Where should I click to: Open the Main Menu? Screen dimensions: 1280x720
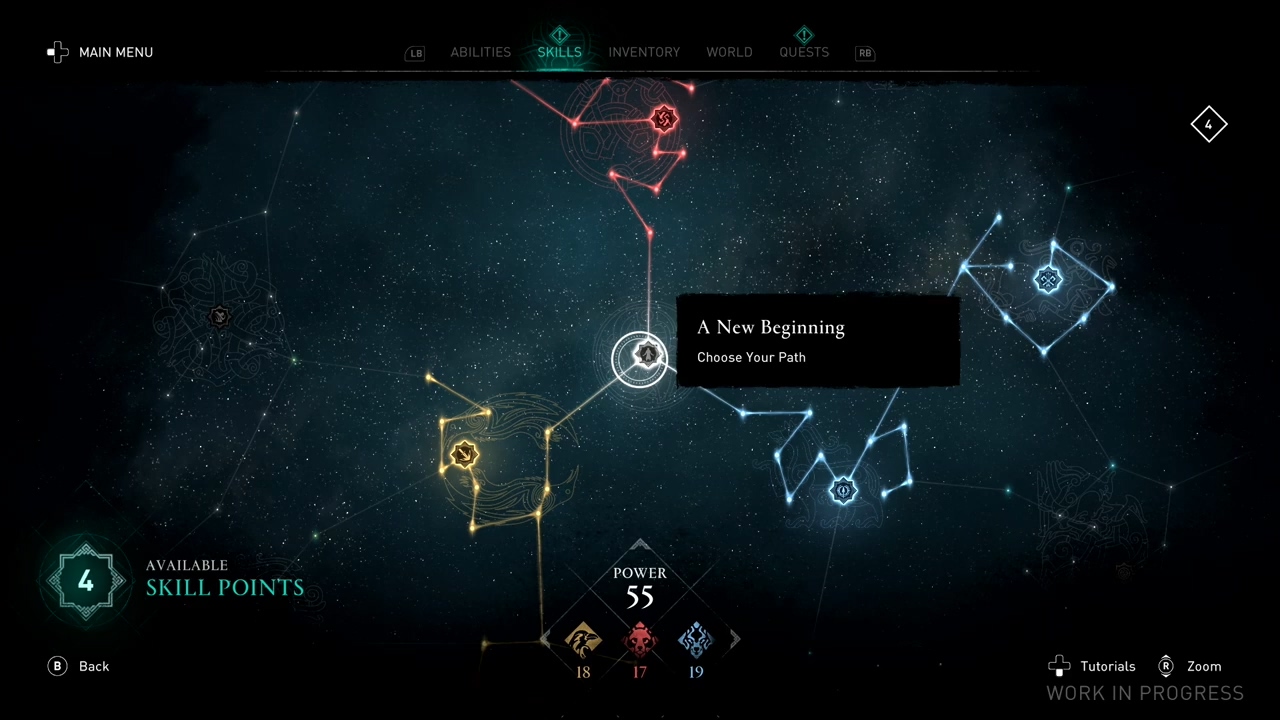click(x=100, y=52)
